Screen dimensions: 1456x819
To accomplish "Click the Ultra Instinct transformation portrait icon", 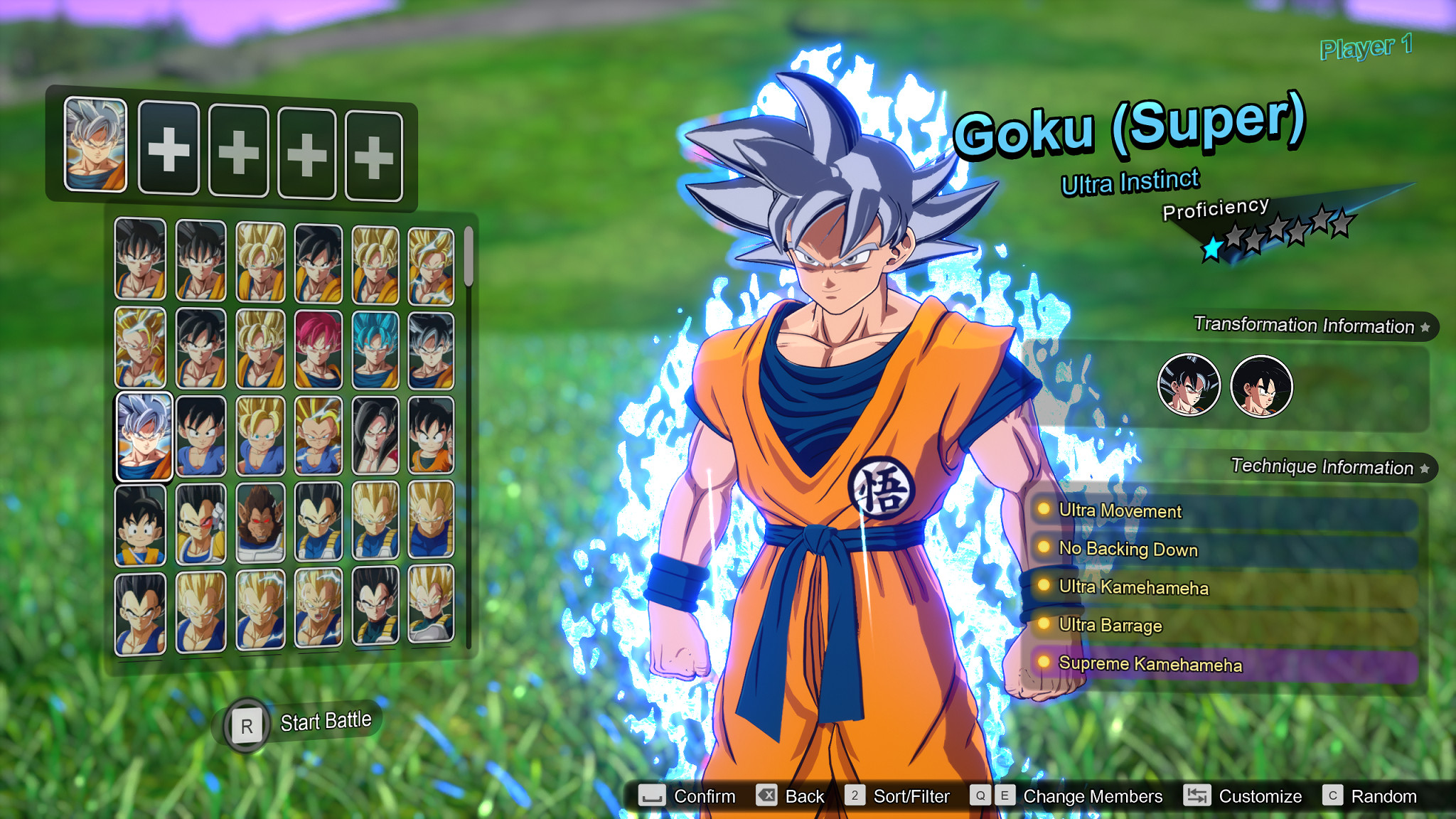I will point(1189,385).
